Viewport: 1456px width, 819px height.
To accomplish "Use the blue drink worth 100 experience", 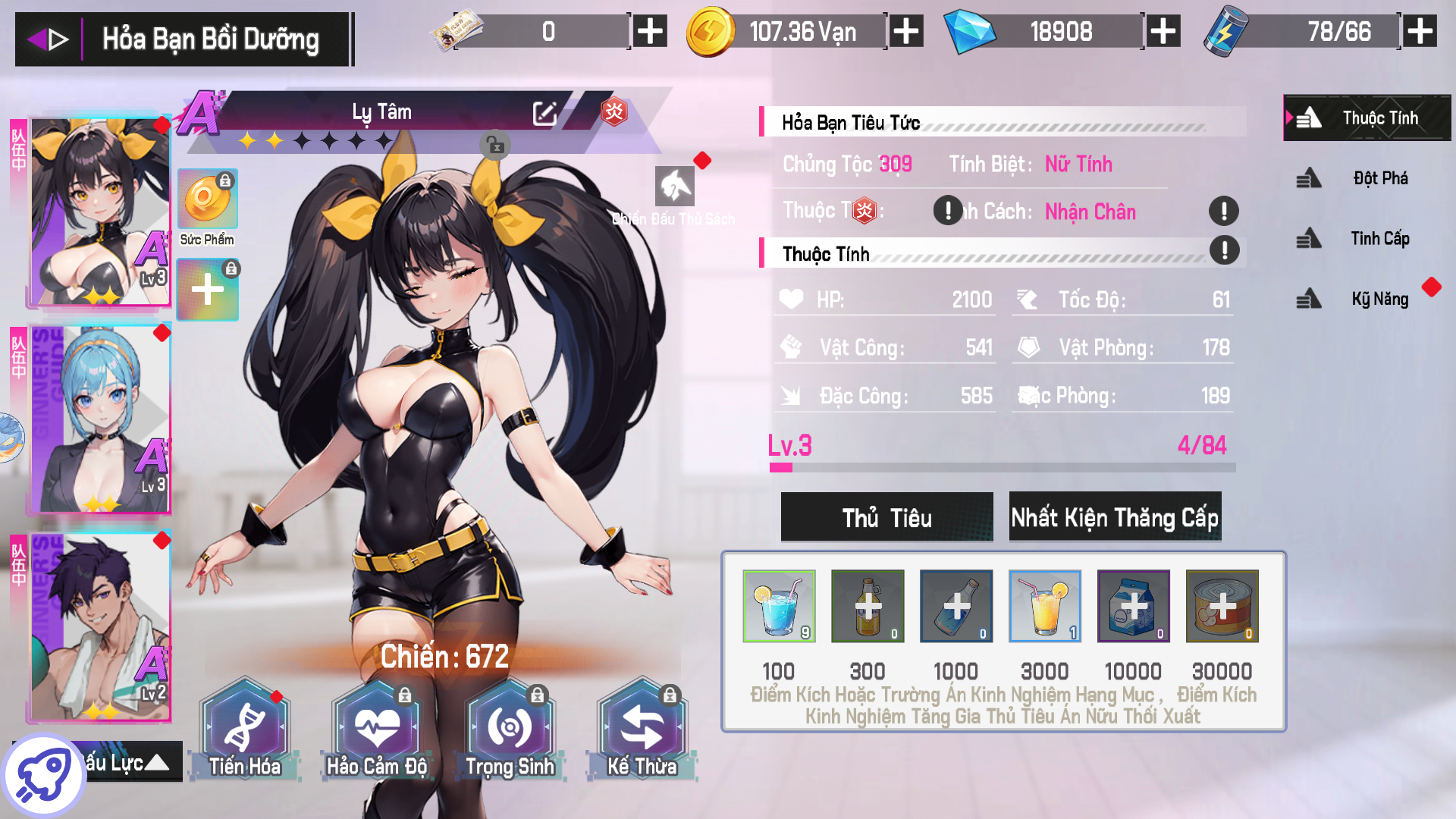I will click(779, 606).
